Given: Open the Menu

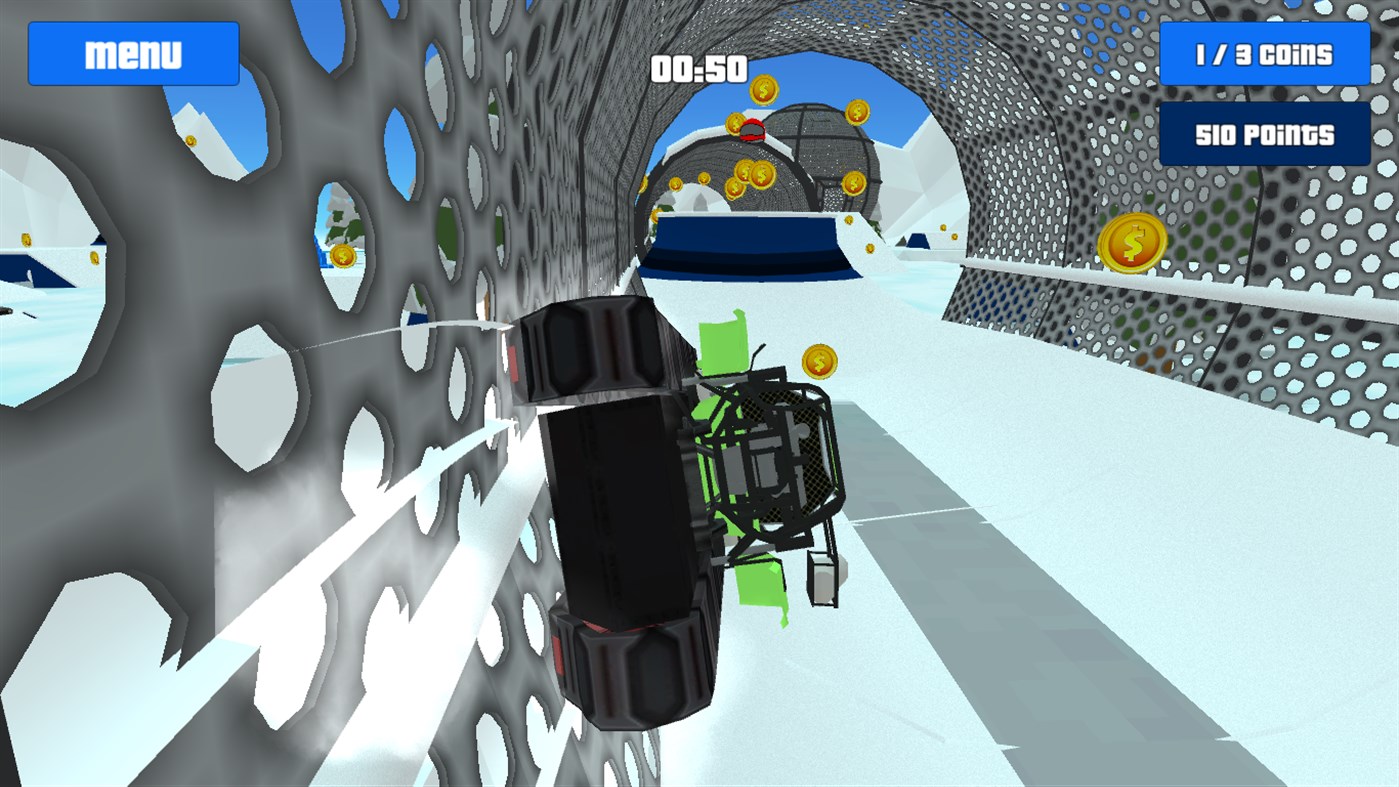Looking at the screenshot, I should click(x=133, y=52).
